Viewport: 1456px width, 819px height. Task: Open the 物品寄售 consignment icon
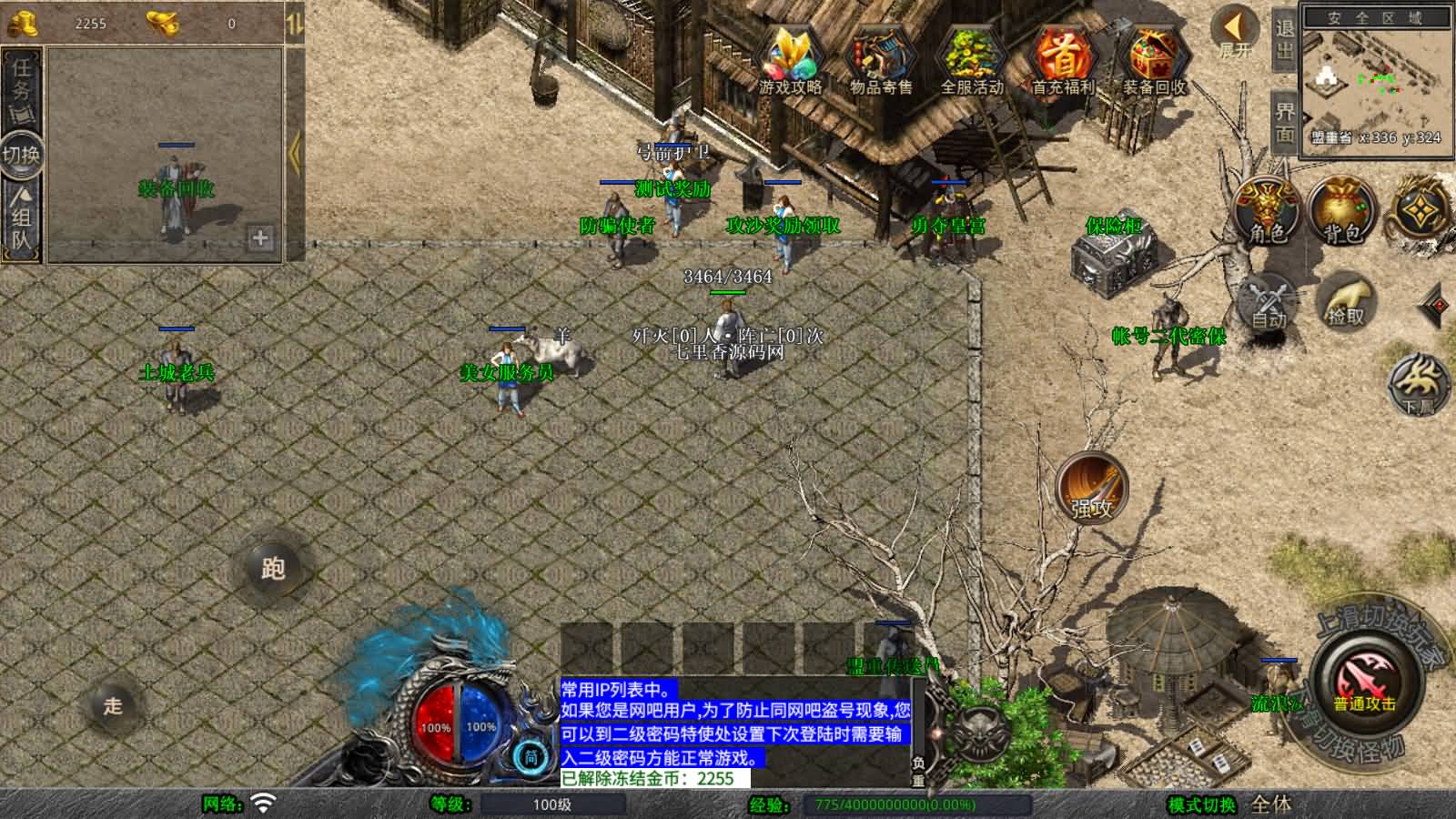880,59
